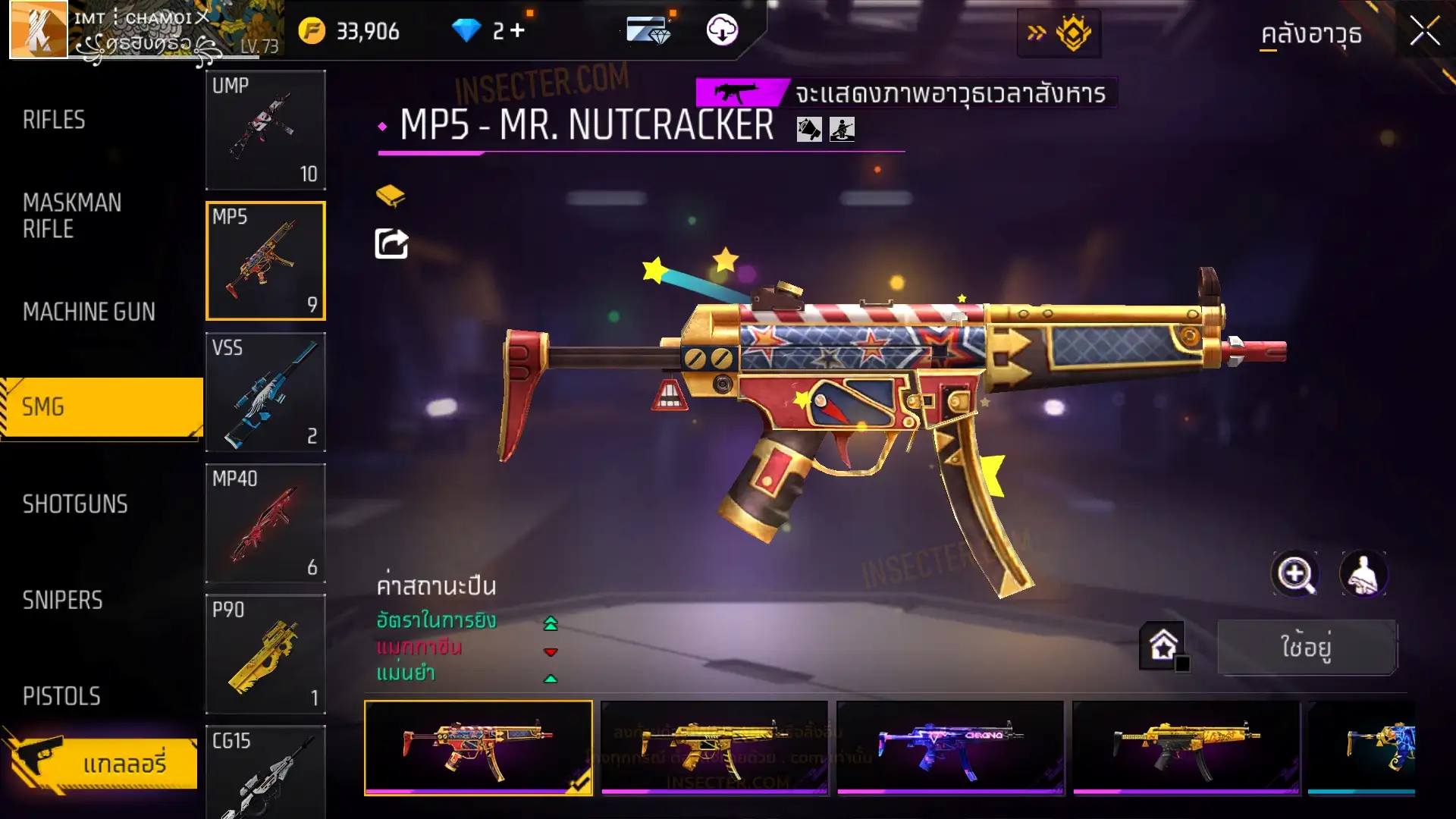Select the UMP weapon tile
Image resolution: width=1456 pixels, height=819 pixels.
coord(265,130)
